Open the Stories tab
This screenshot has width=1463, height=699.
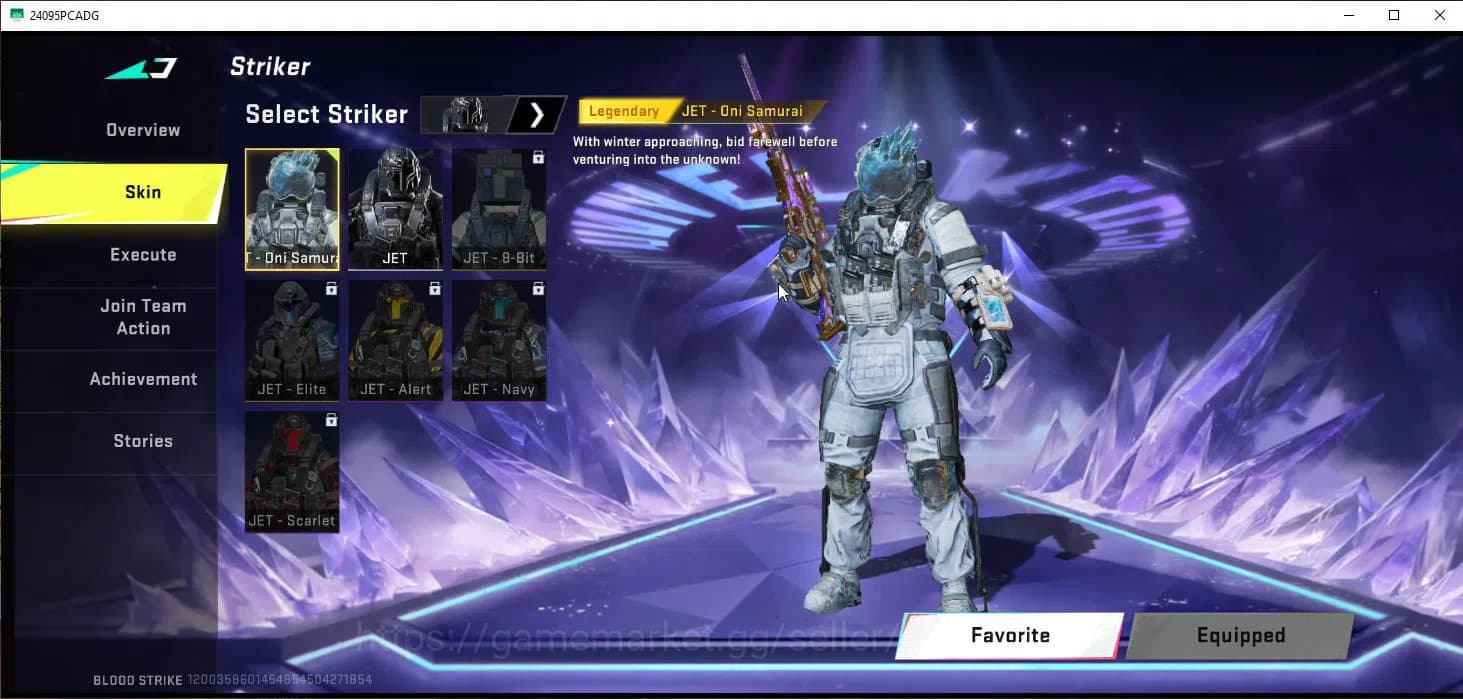[143, 441]
